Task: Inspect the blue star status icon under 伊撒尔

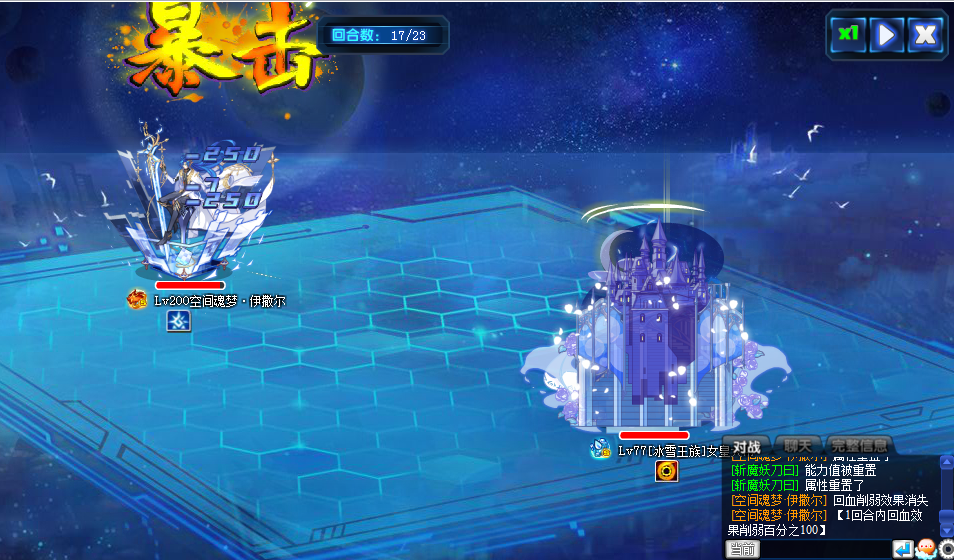Action: coord(177,321)
